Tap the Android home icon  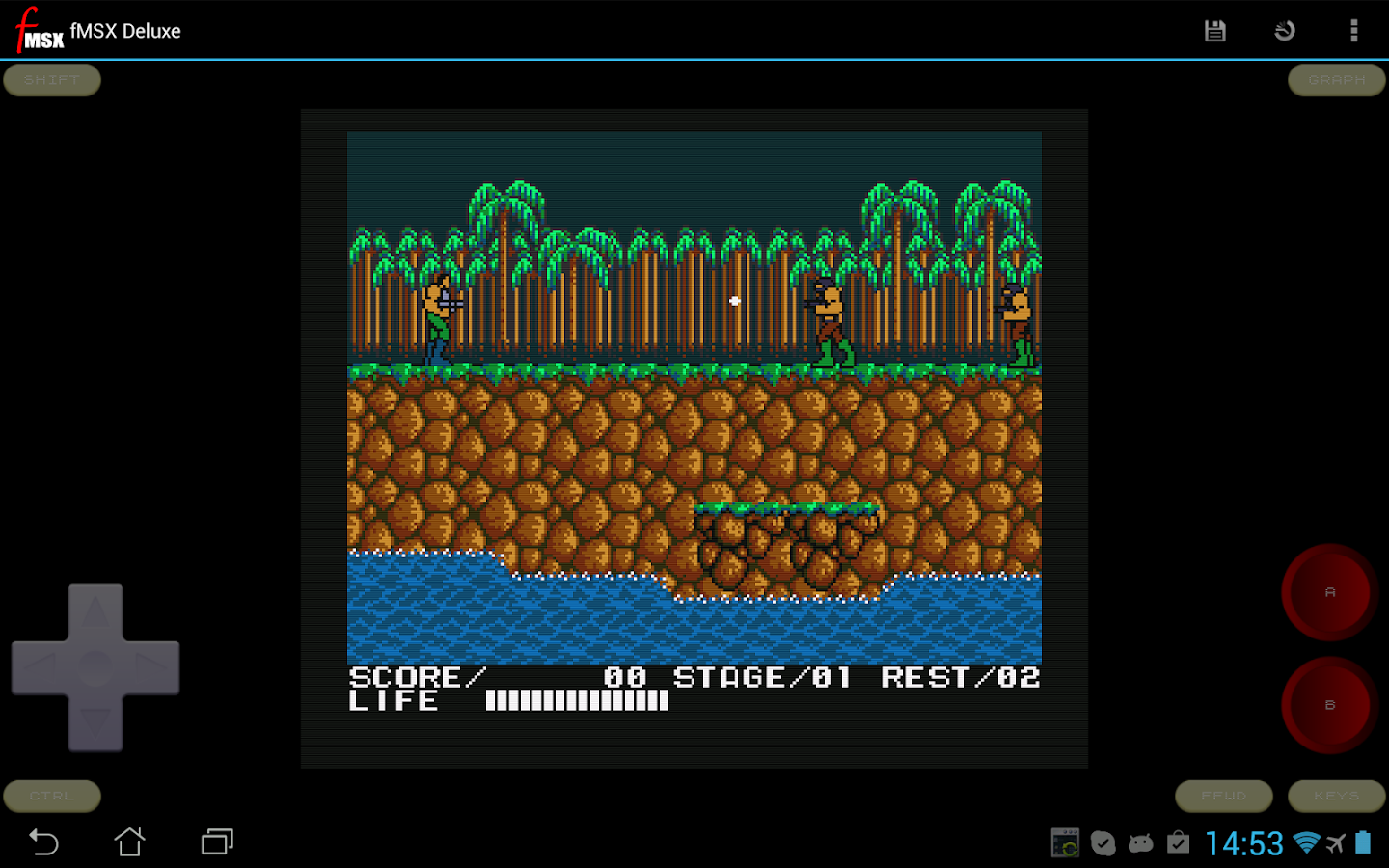(131, 842)
